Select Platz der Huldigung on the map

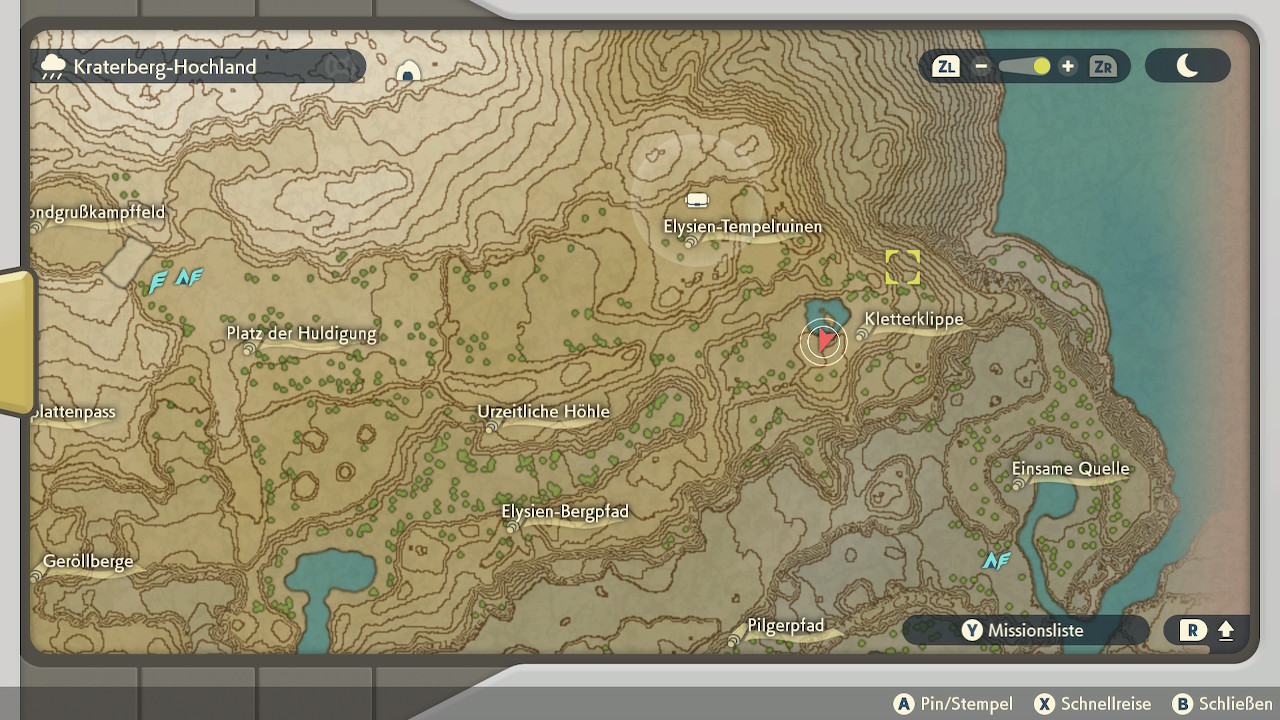click(x=301, y=334)
